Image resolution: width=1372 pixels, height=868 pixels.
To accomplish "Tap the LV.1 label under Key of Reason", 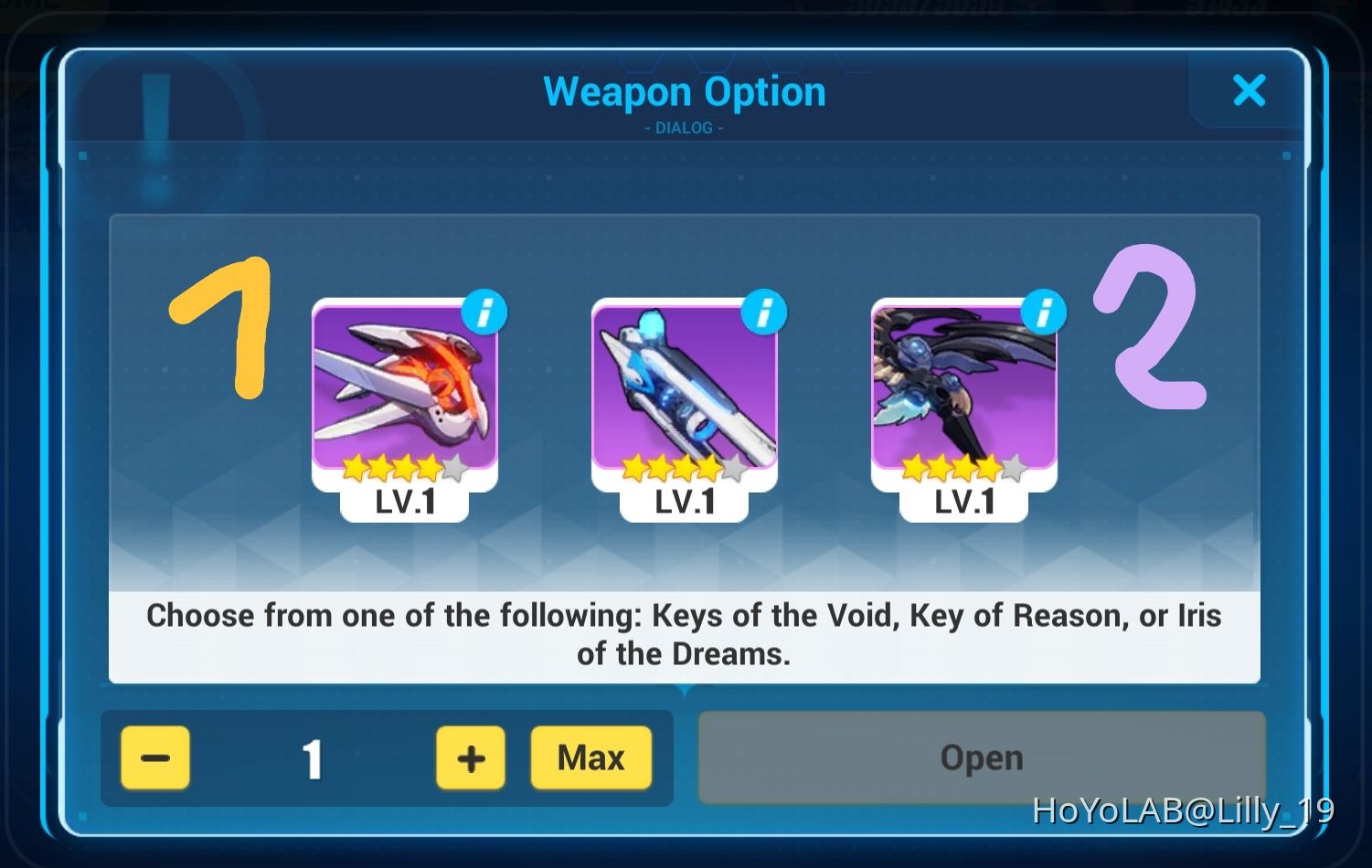I will [x=683, y=501].
